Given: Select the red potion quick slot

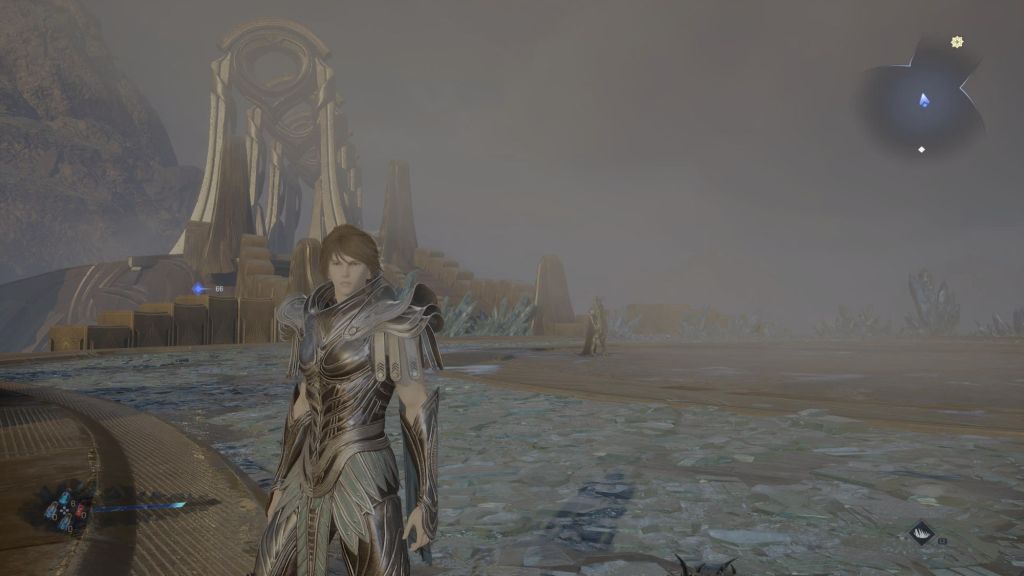Looking at the screenshot, I should (79, 509).
